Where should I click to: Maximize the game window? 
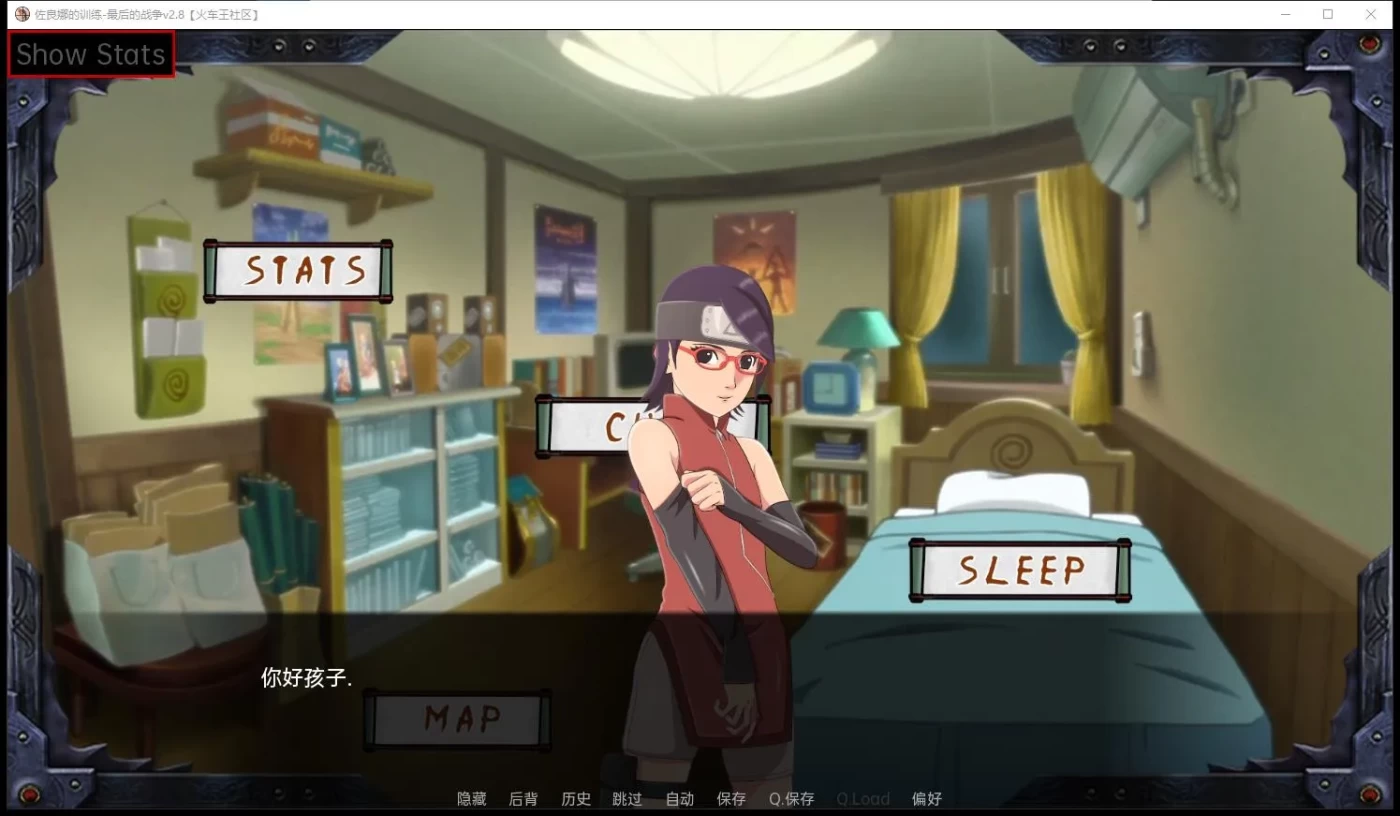tap(1327, 14)
